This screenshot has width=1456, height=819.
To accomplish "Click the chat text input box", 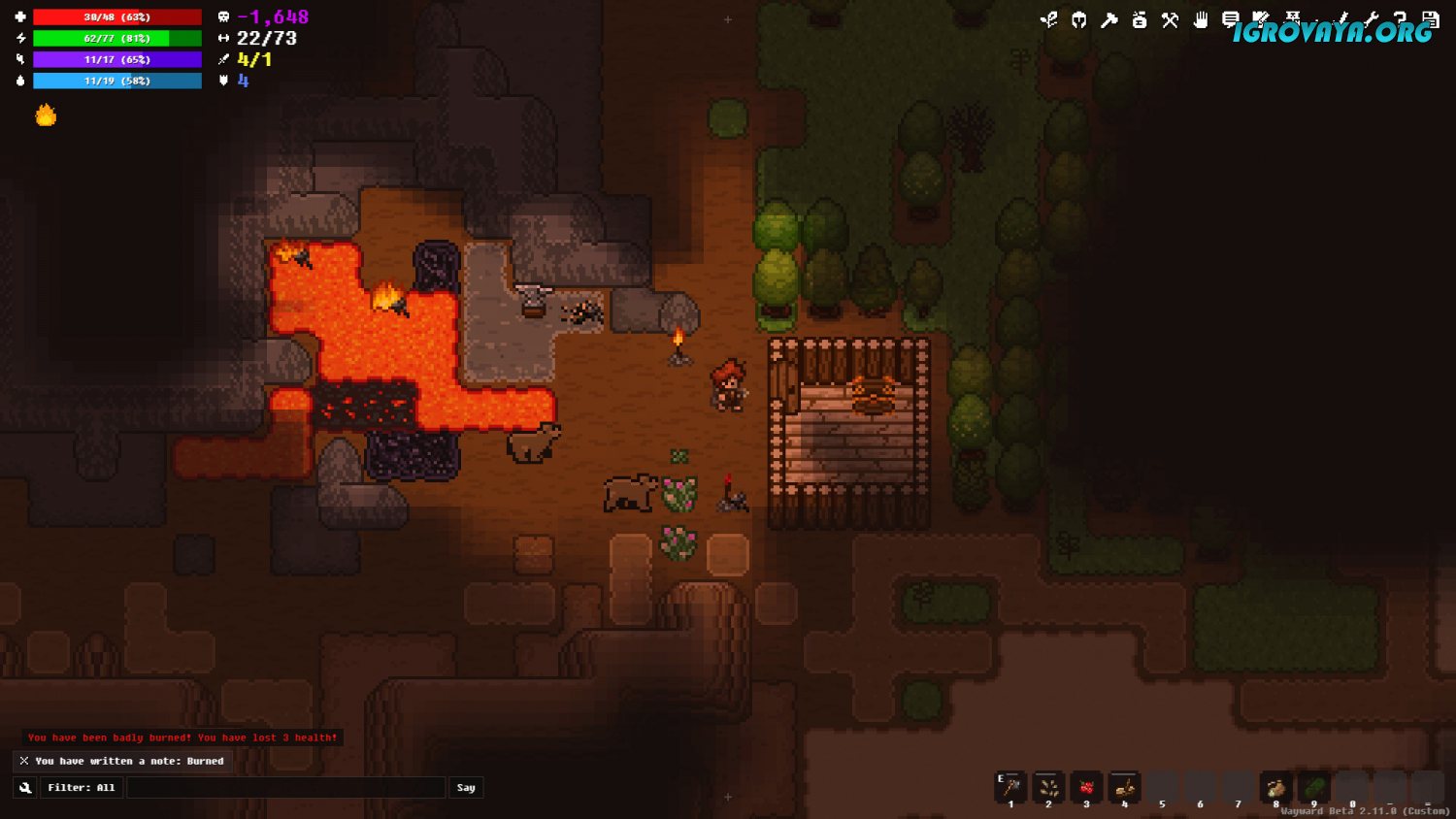I will [x=285, y=788].
